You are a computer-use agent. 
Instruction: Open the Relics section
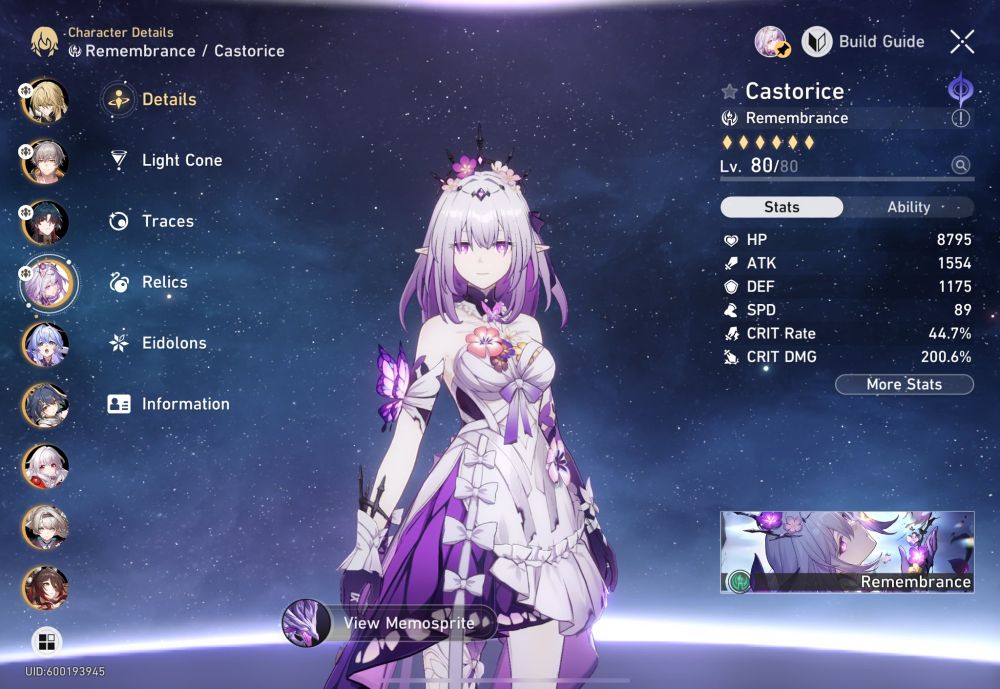point(164,282)
